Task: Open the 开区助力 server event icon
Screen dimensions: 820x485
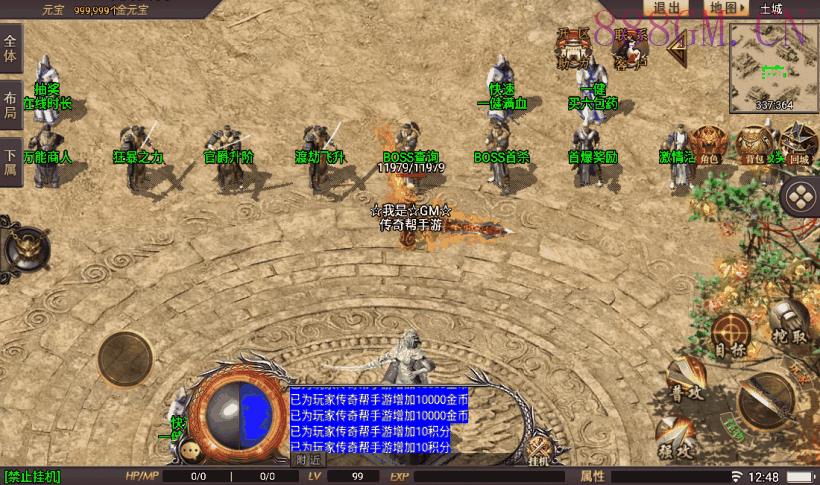Action: [x=574, y=48]
